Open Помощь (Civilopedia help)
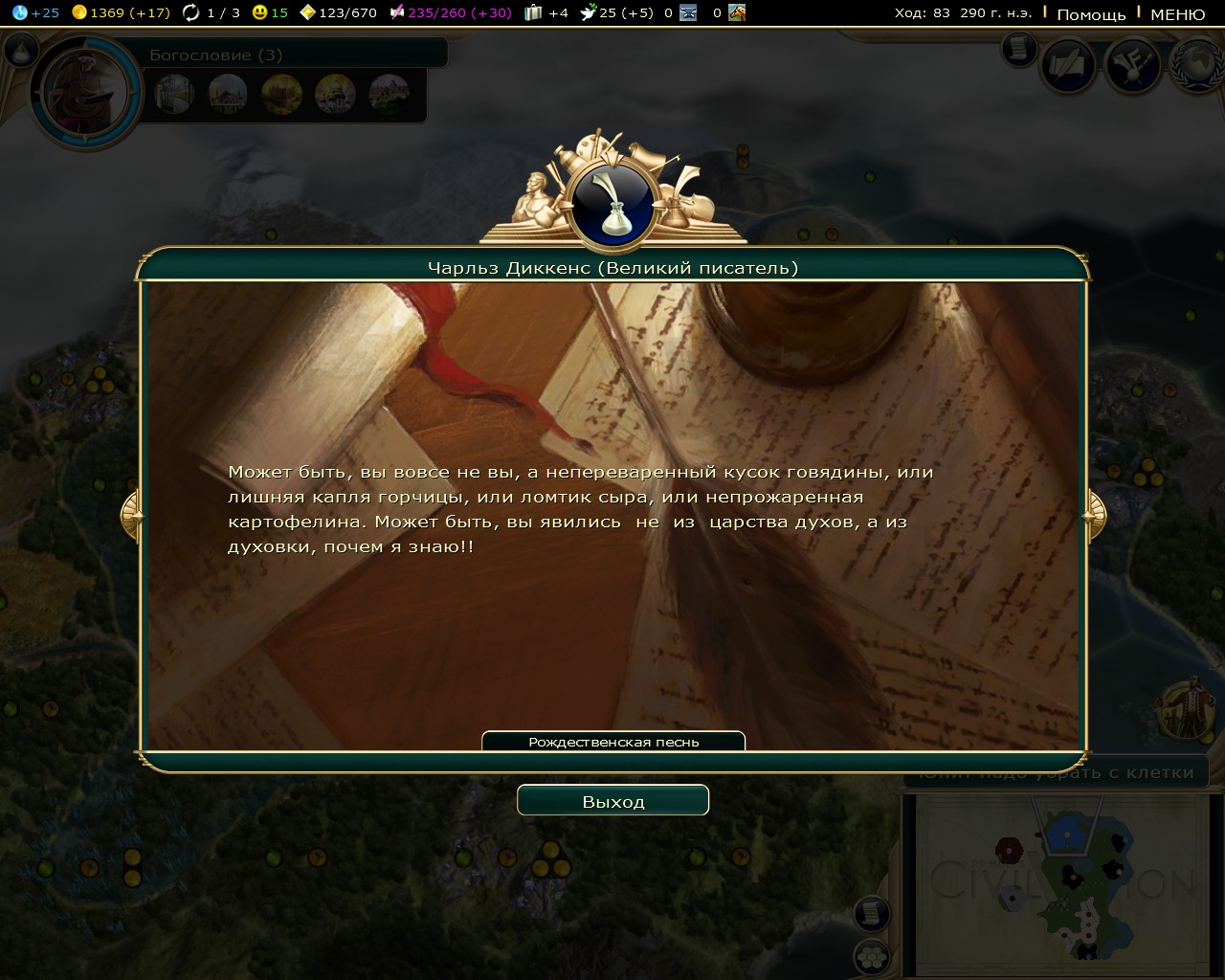Screen dimensions: 1225x980 [1091, 13]
